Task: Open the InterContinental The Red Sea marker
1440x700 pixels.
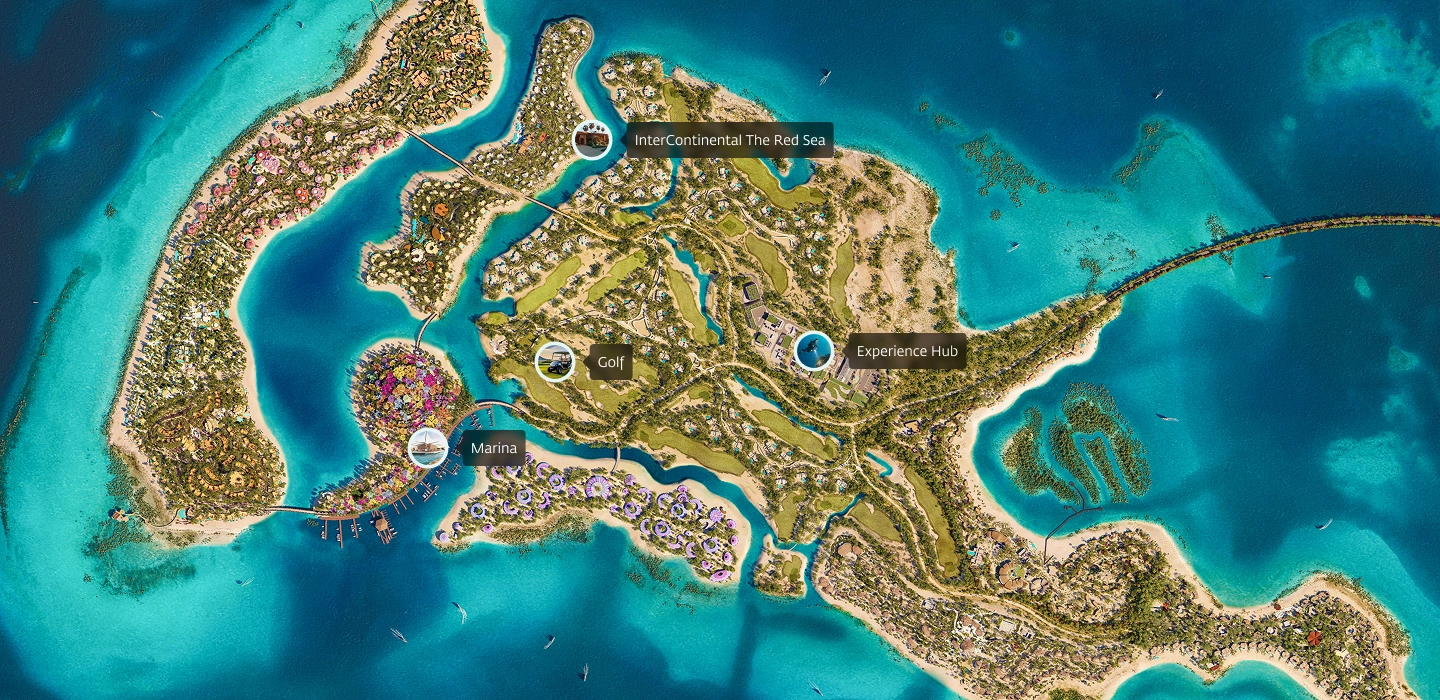Action: point(592,140)
